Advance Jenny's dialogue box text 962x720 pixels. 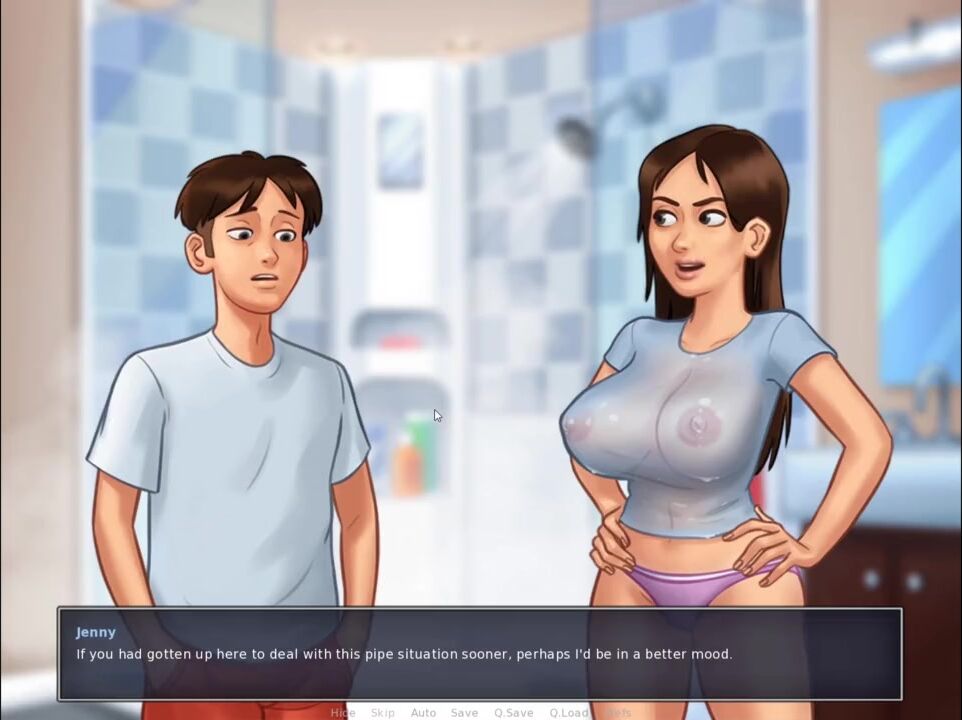(x=480, y=654)
